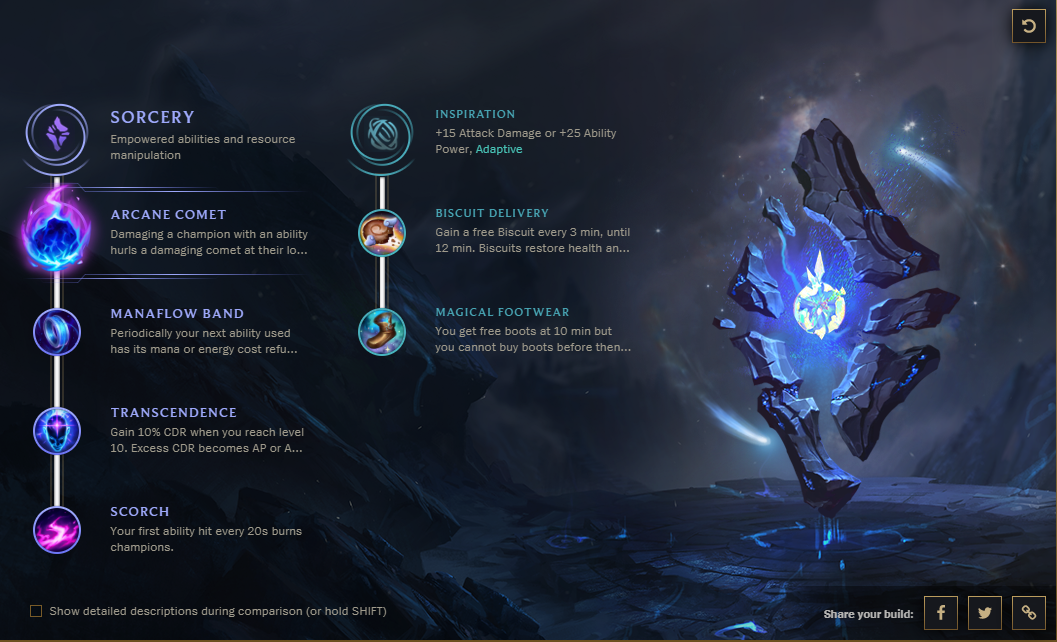Open the Inspiration secondary path icon
Viewport: 1057px width, 642px height.
tap(381, 133)
